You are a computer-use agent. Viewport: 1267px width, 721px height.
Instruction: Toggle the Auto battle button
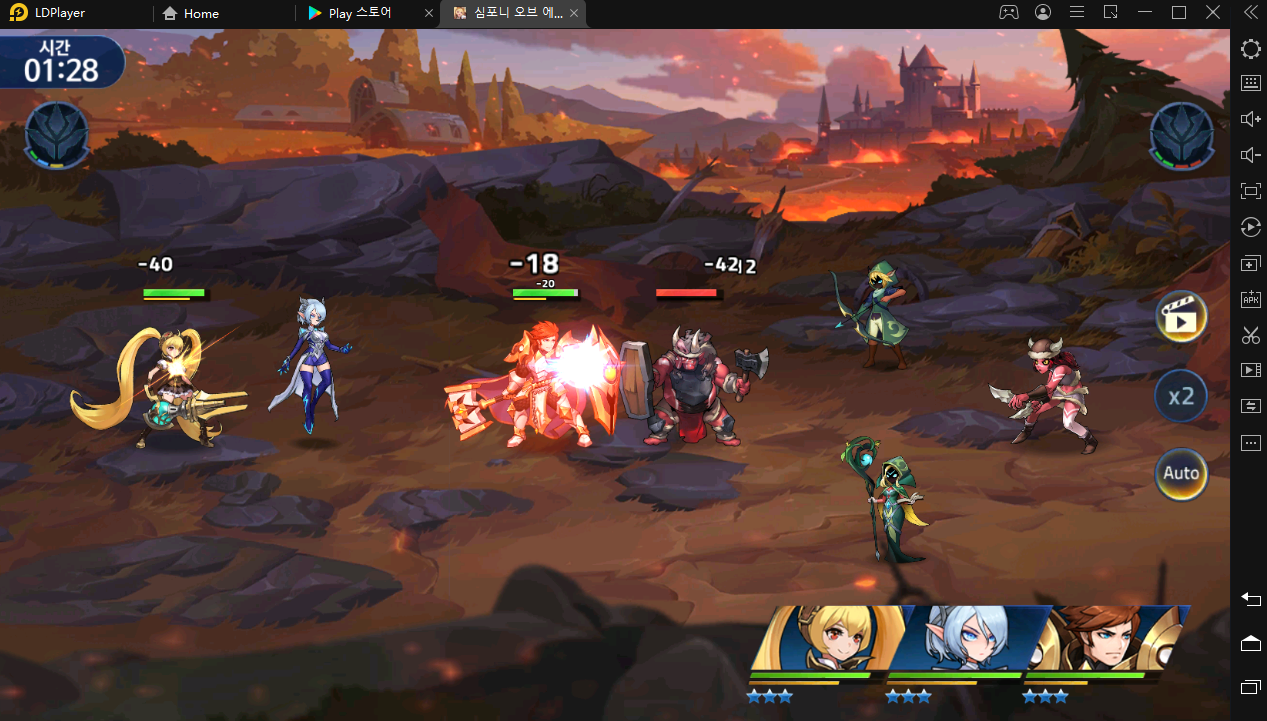[x=1181, y=473]
